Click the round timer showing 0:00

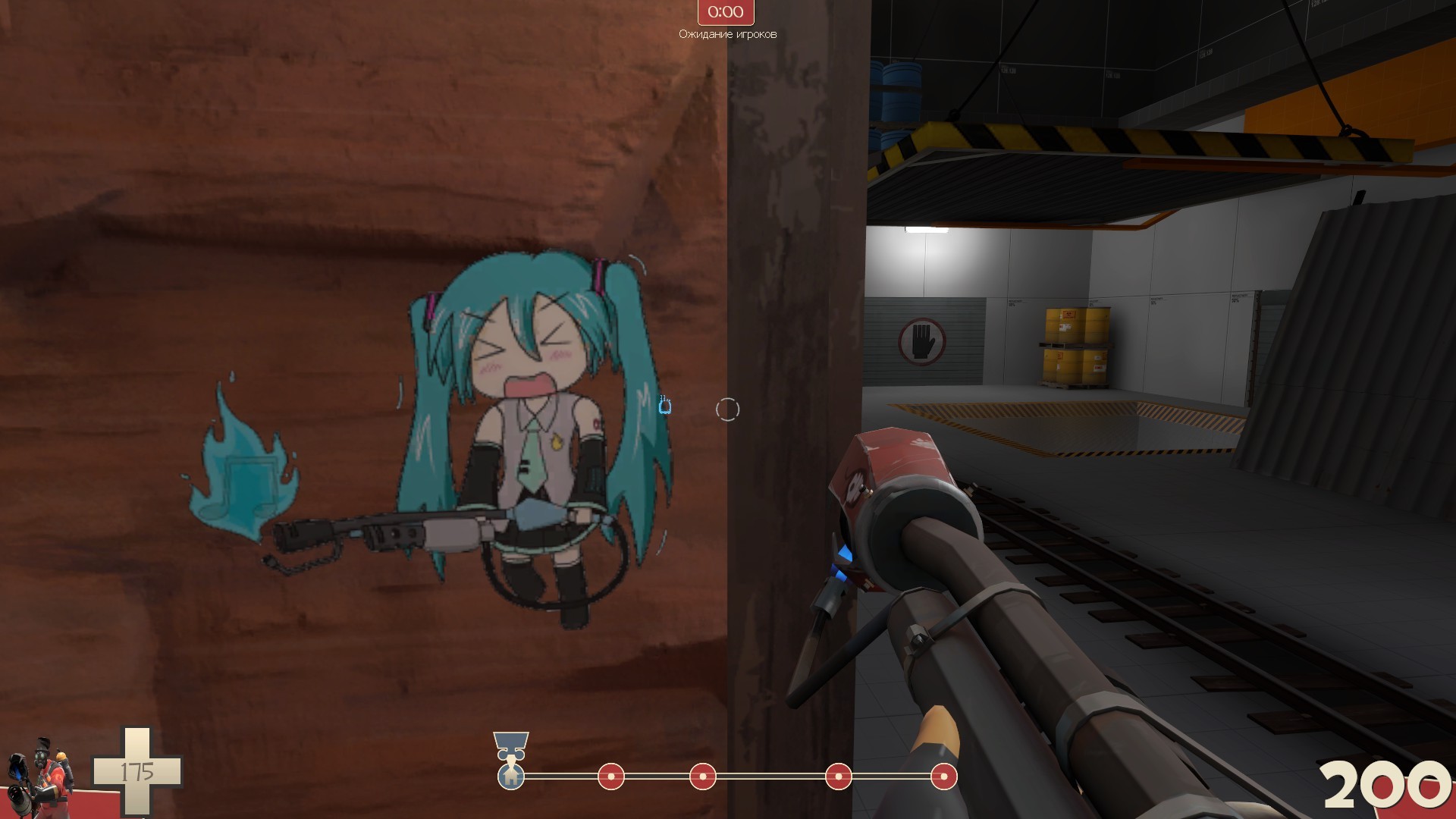[x=724, y=12]
